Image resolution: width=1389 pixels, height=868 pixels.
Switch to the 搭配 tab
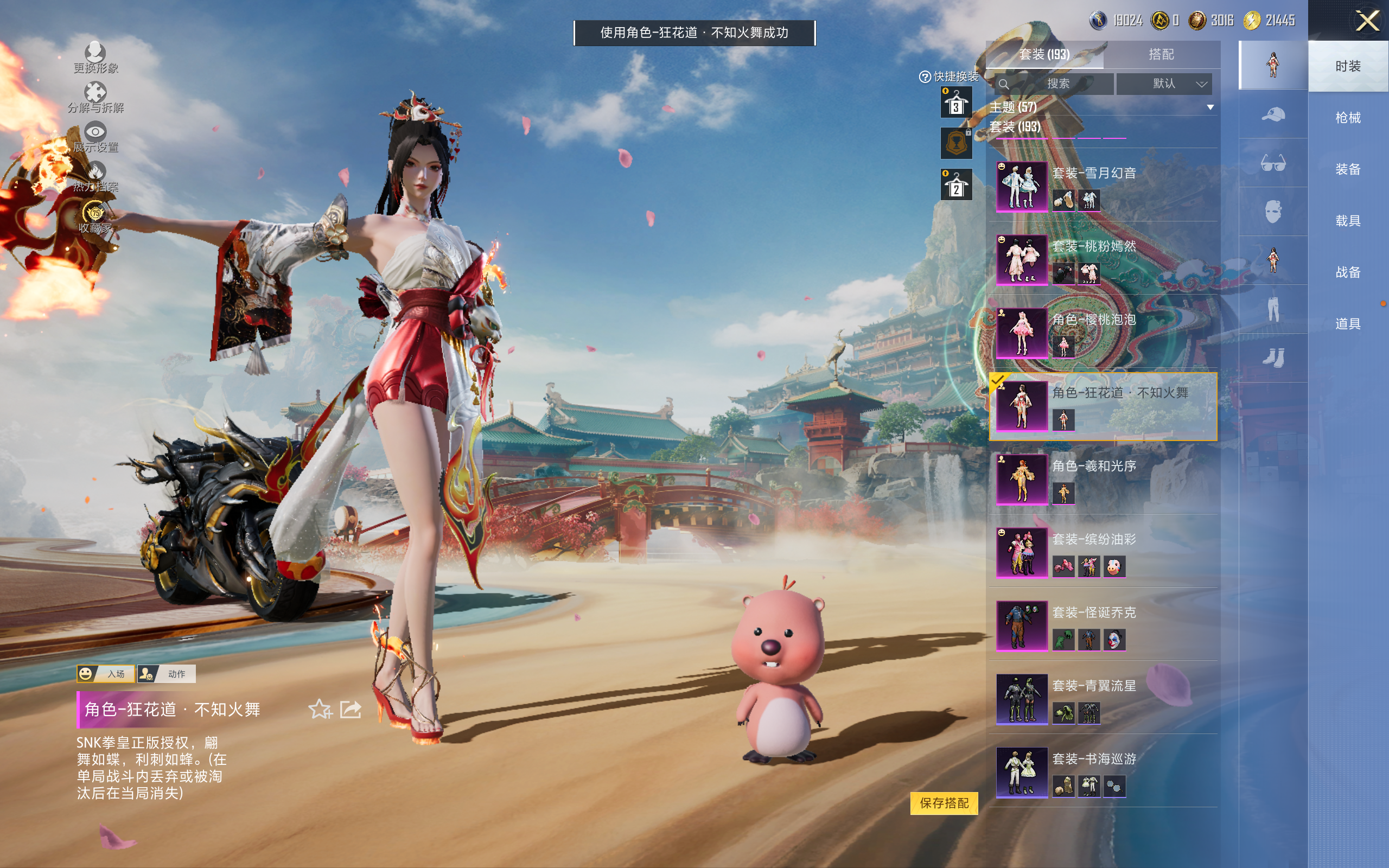click(x=1161, y=55)
